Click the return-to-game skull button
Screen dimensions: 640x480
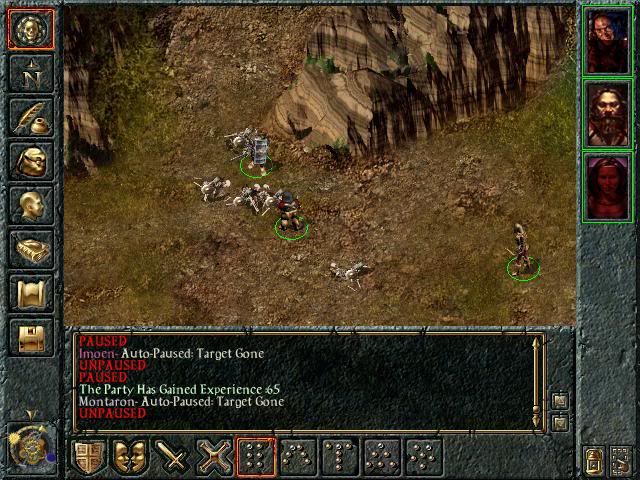point(31,30)
